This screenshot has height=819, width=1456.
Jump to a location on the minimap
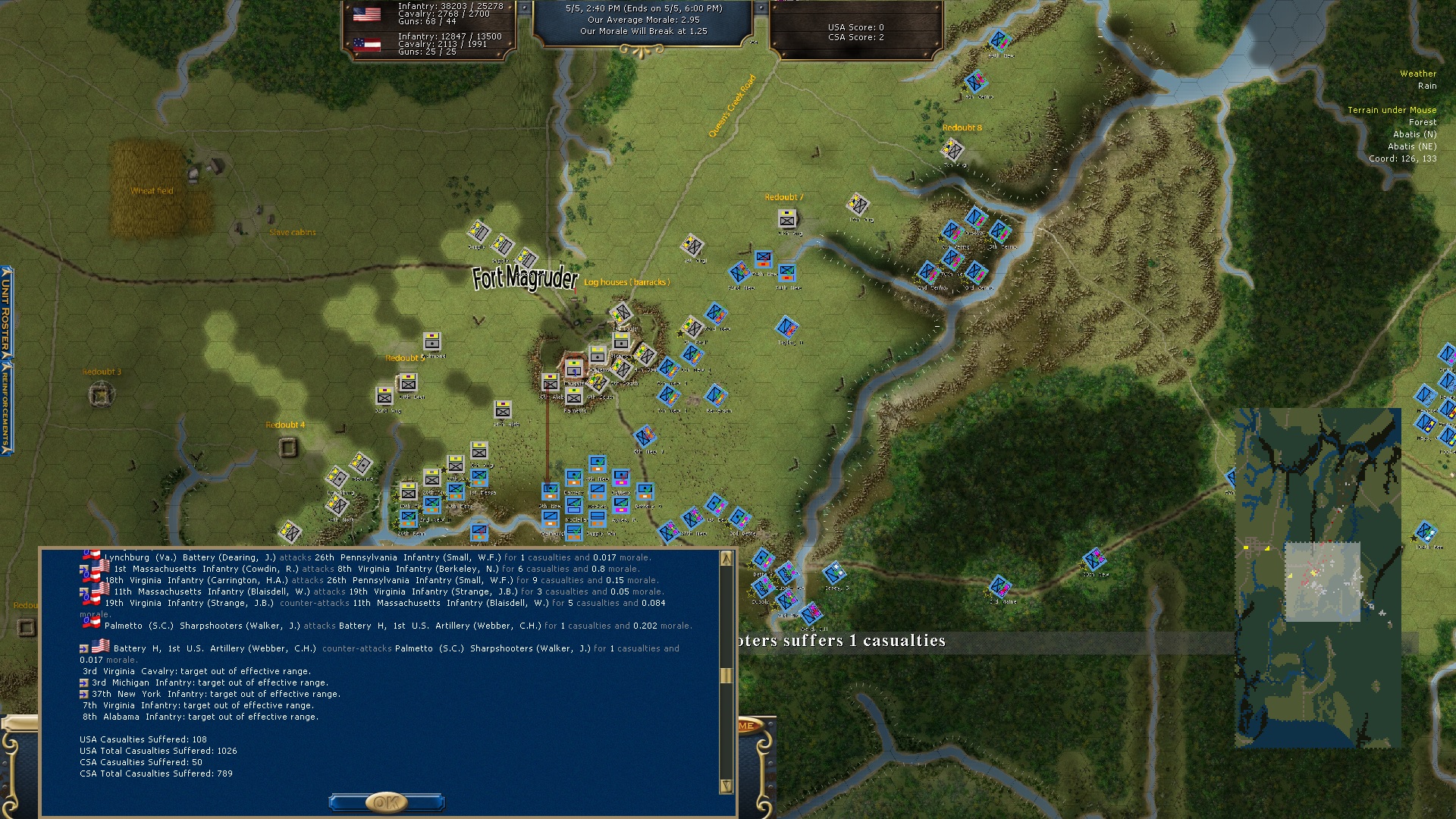pos(1317,576)
